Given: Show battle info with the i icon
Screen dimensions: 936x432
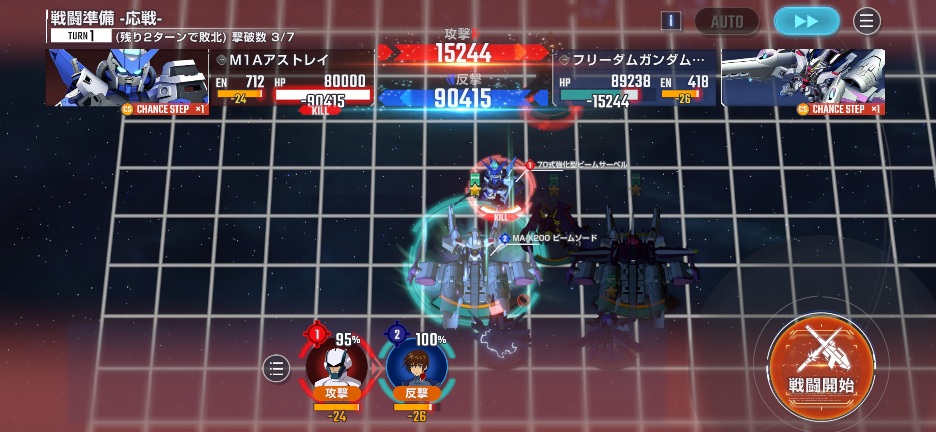Looking at the screenshot, I should [x=671, y=21].
